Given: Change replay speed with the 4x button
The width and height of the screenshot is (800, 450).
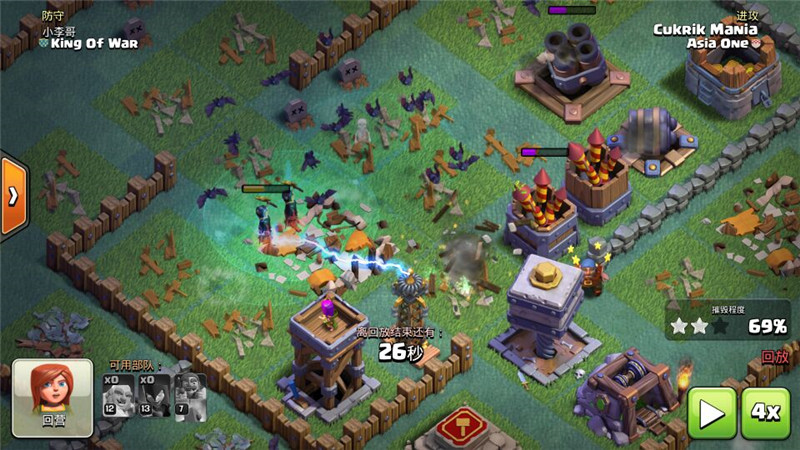Looking at the screenshot, I should [x=767, y=412].
